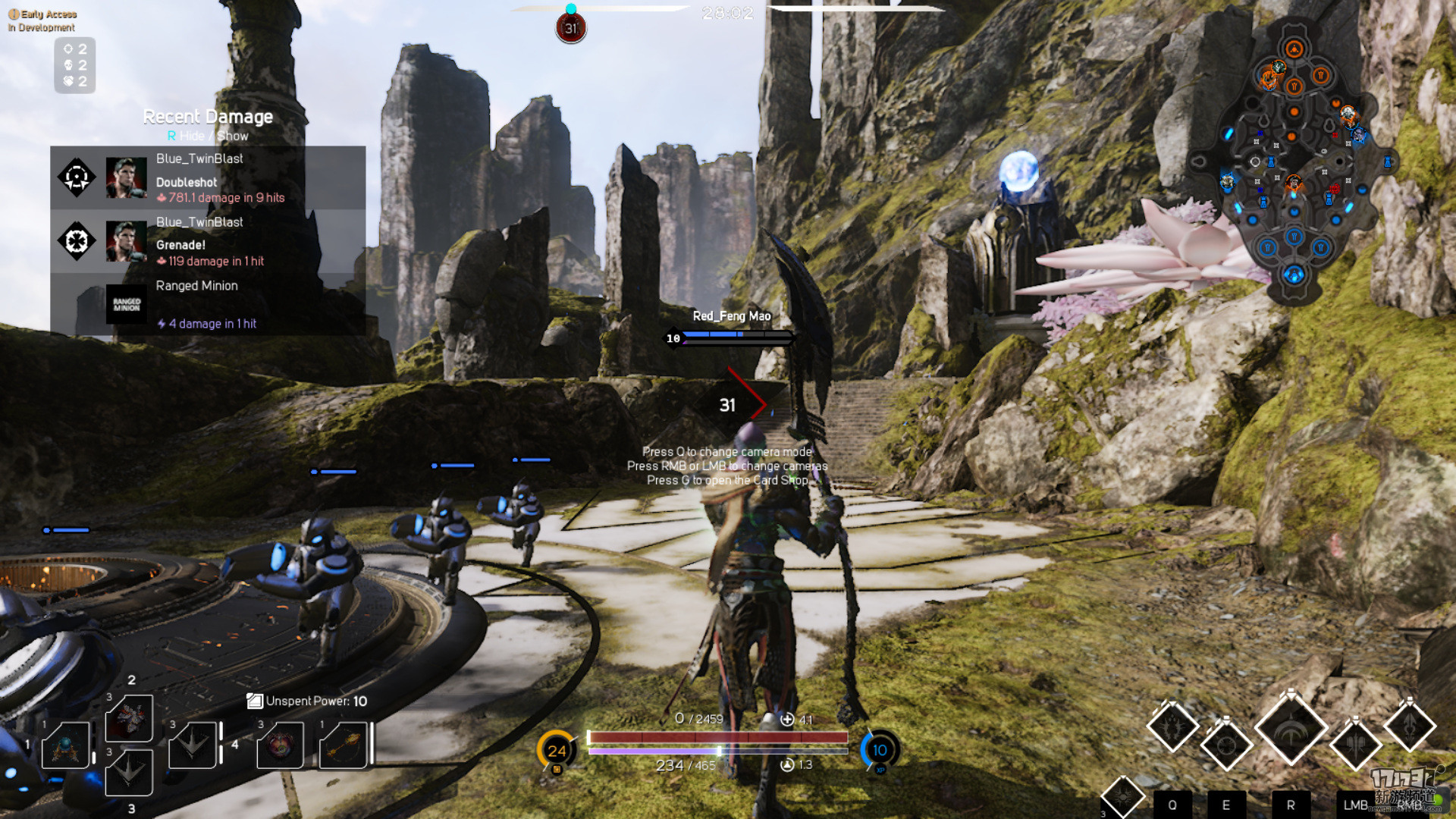Select the Grenade! damage entry
The width and height of the screenshot is (1456, 819).
tap(208, 241)
